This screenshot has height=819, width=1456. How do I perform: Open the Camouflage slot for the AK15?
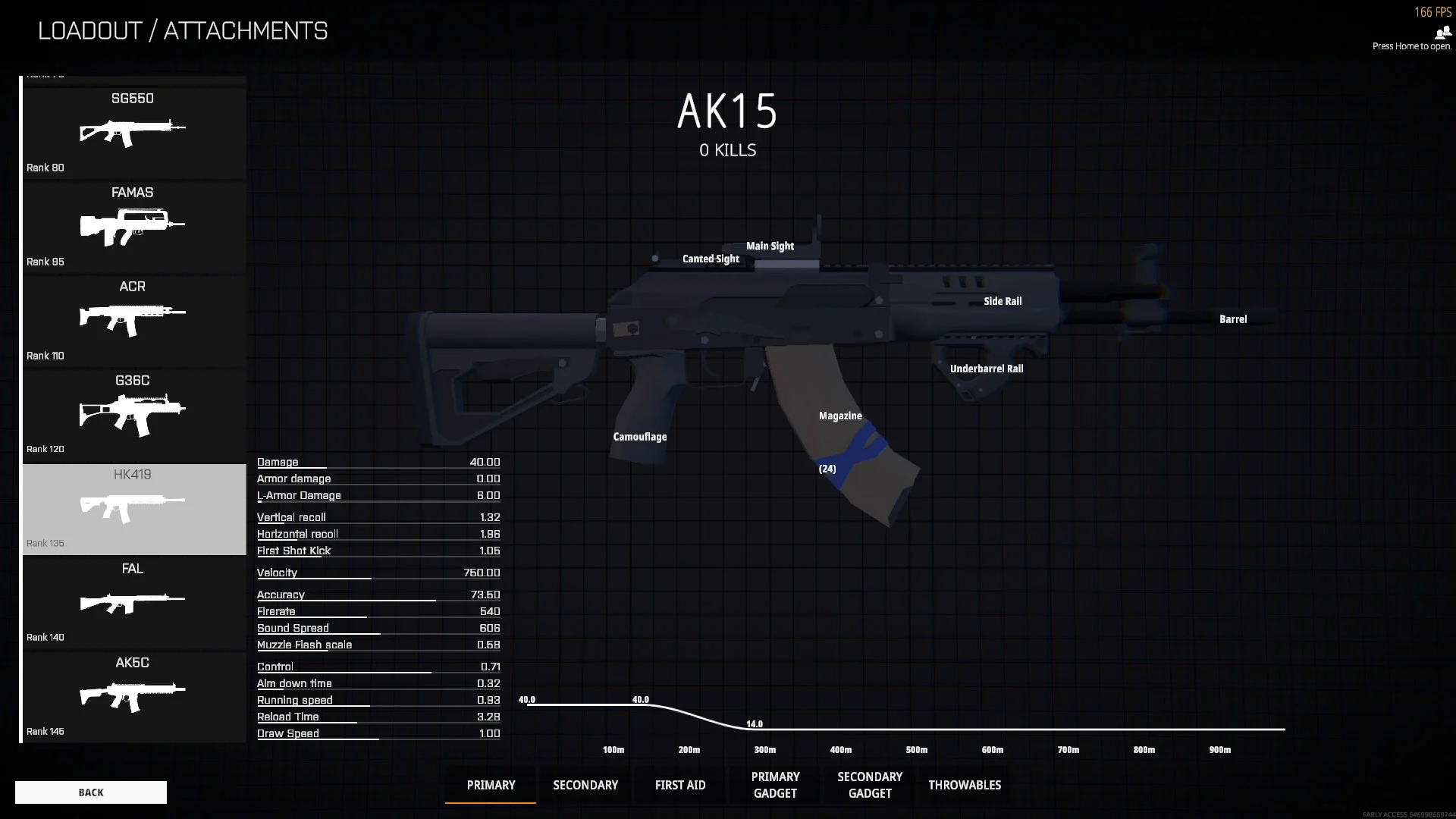[x=640, y=436]
